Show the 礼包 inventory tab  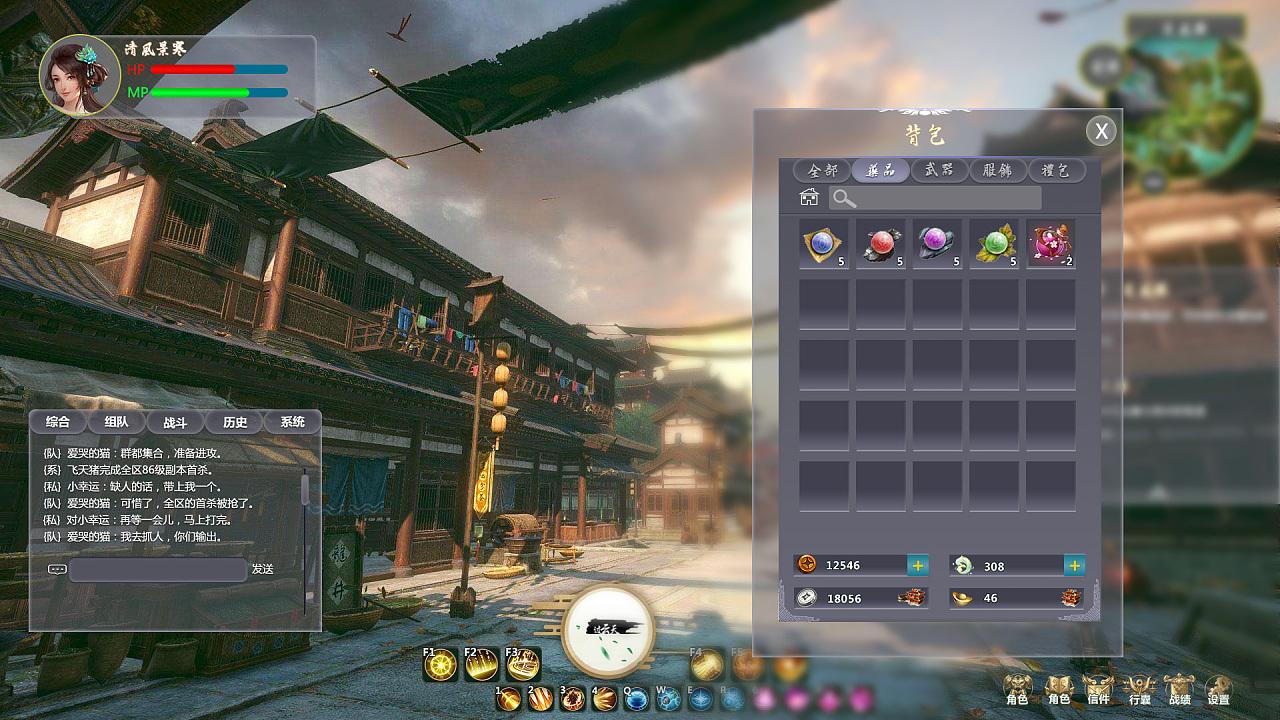[x=1055, y=170]
